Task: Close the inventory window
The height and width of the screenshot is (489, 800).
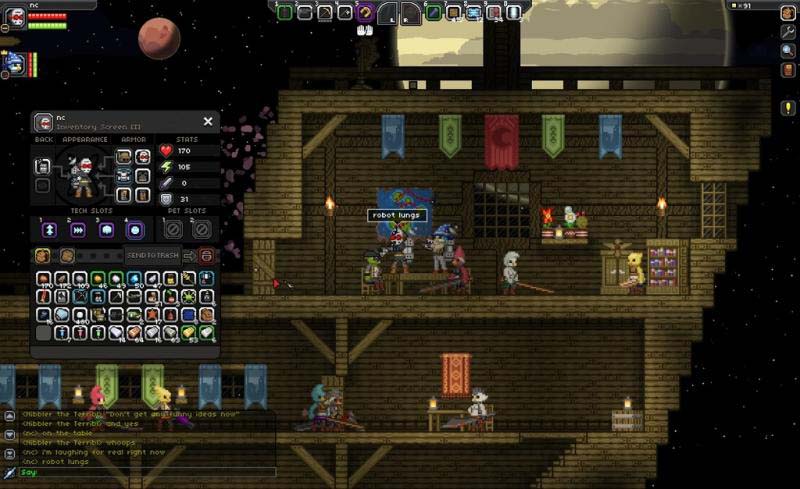Action: pos(208,121)
